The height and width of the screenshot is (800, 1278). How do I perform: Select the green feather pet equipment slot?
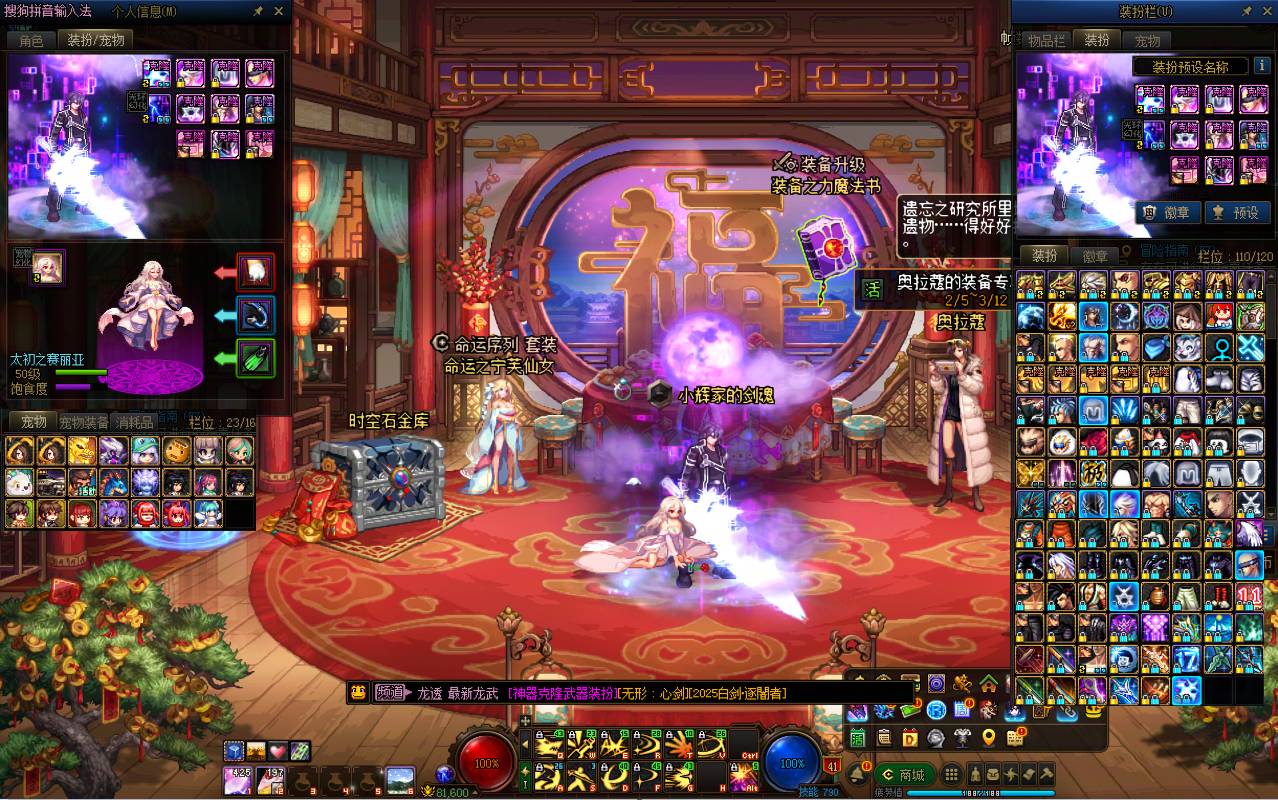point(255,358)
